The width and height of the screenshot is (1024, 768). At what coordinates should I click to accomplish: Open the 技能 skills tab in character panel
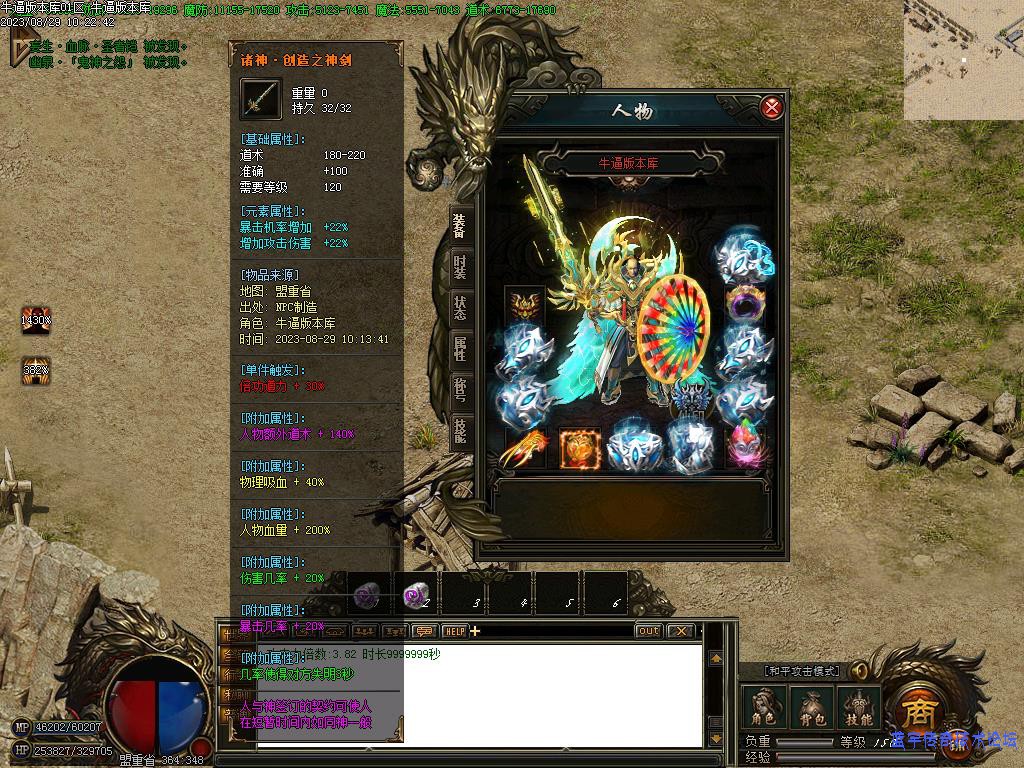click(x=459, y=430)
